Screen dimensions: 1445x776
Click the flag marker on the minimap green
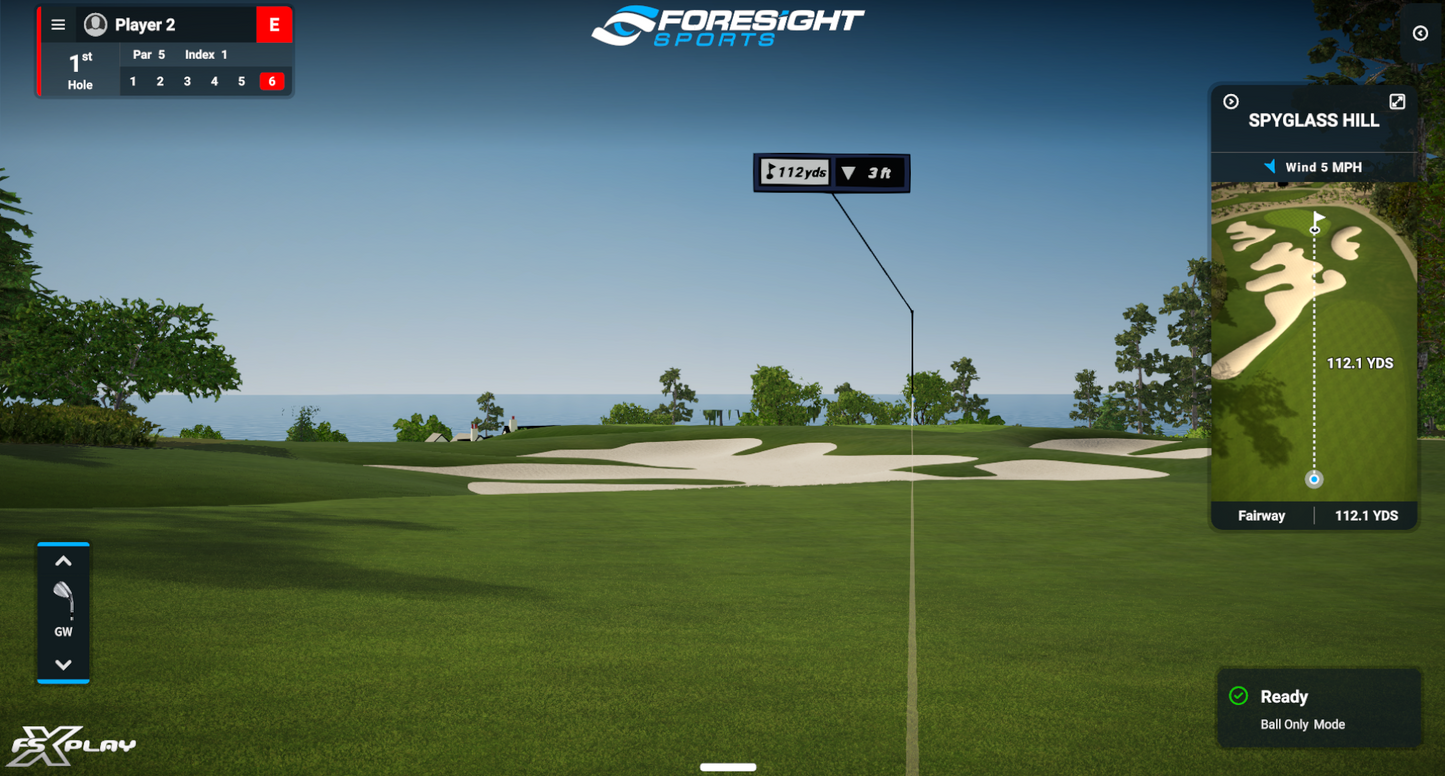(x=1317, y=220)
